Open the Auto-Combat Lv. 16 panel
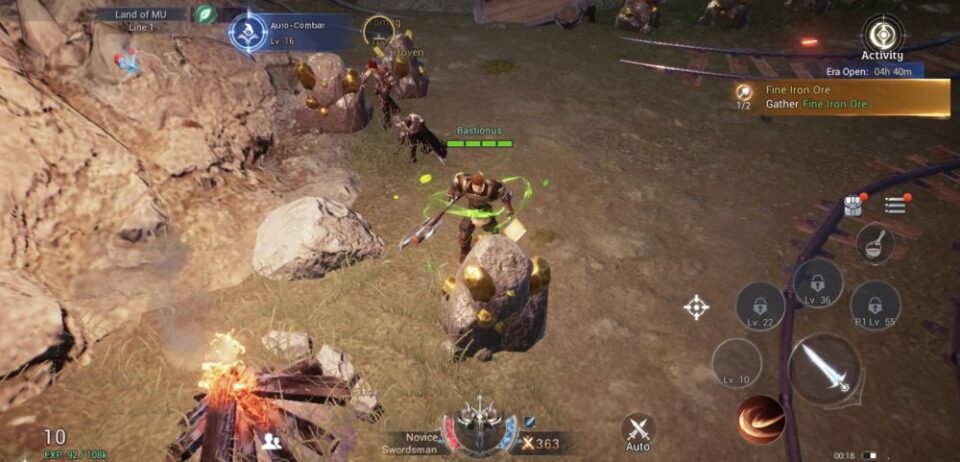The width and height of the screenshot is (960, 462). point(248,32)
